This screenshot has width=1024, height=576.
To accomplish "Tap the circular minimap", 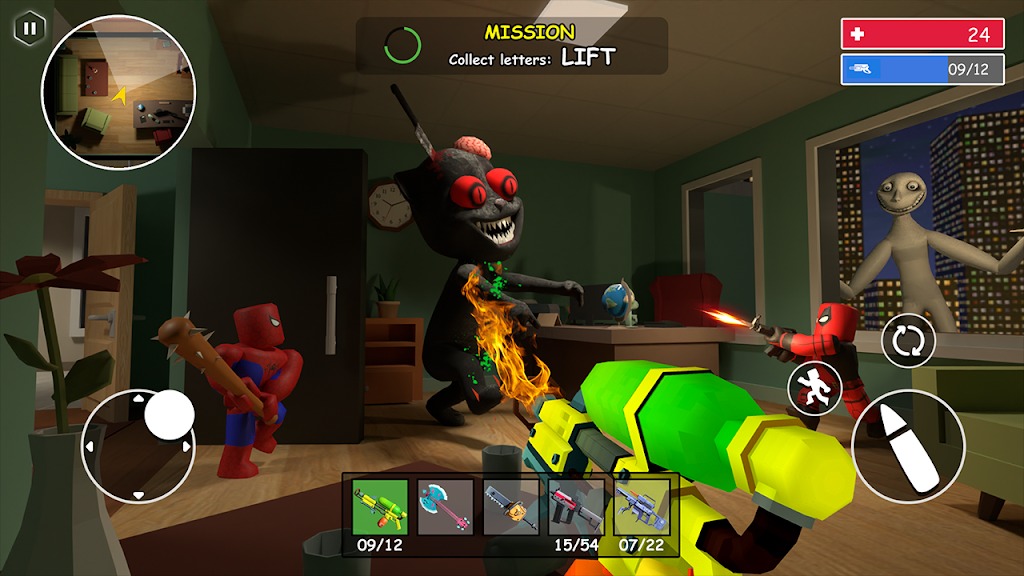I will click(118, 93).
